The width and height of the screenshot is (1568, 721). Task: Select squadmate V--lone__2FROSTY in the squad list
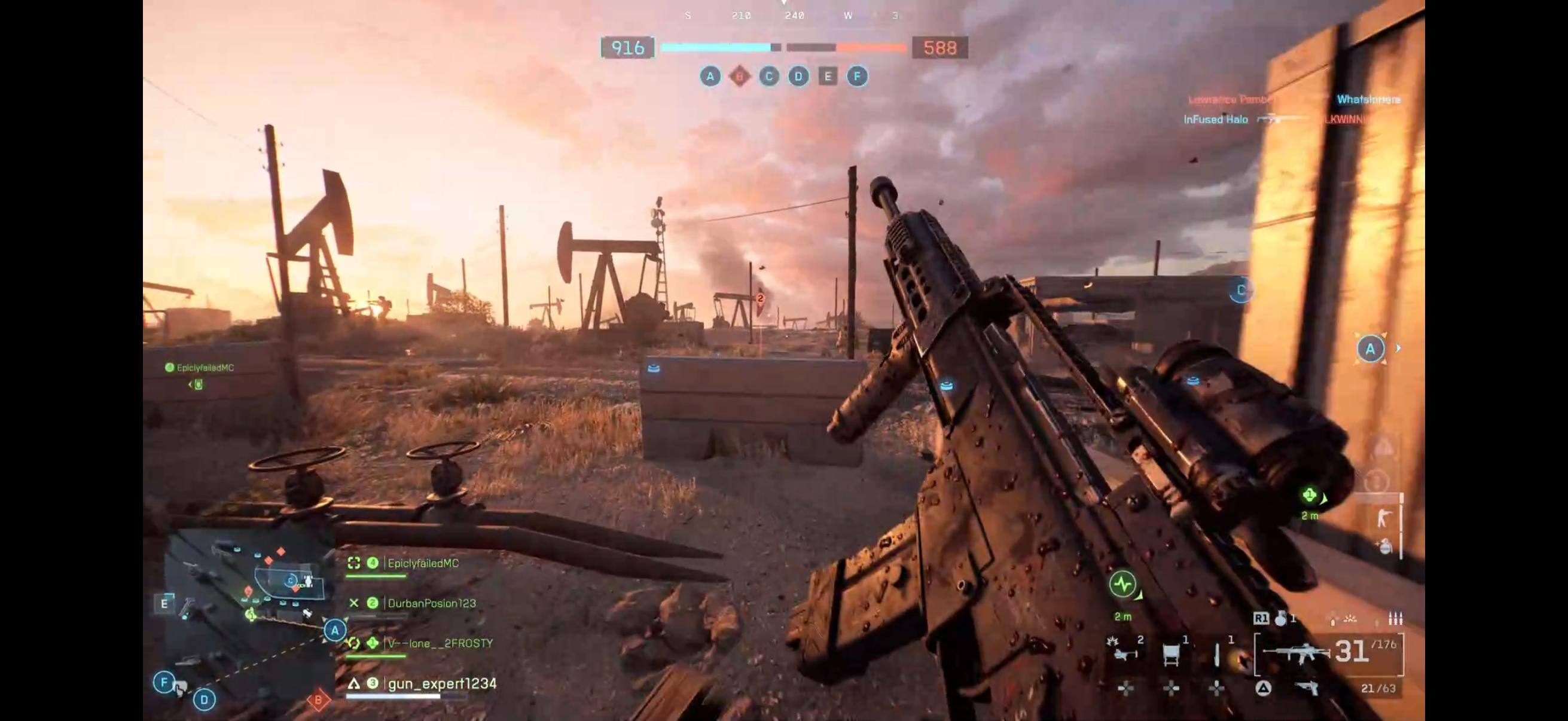[440, 644]
